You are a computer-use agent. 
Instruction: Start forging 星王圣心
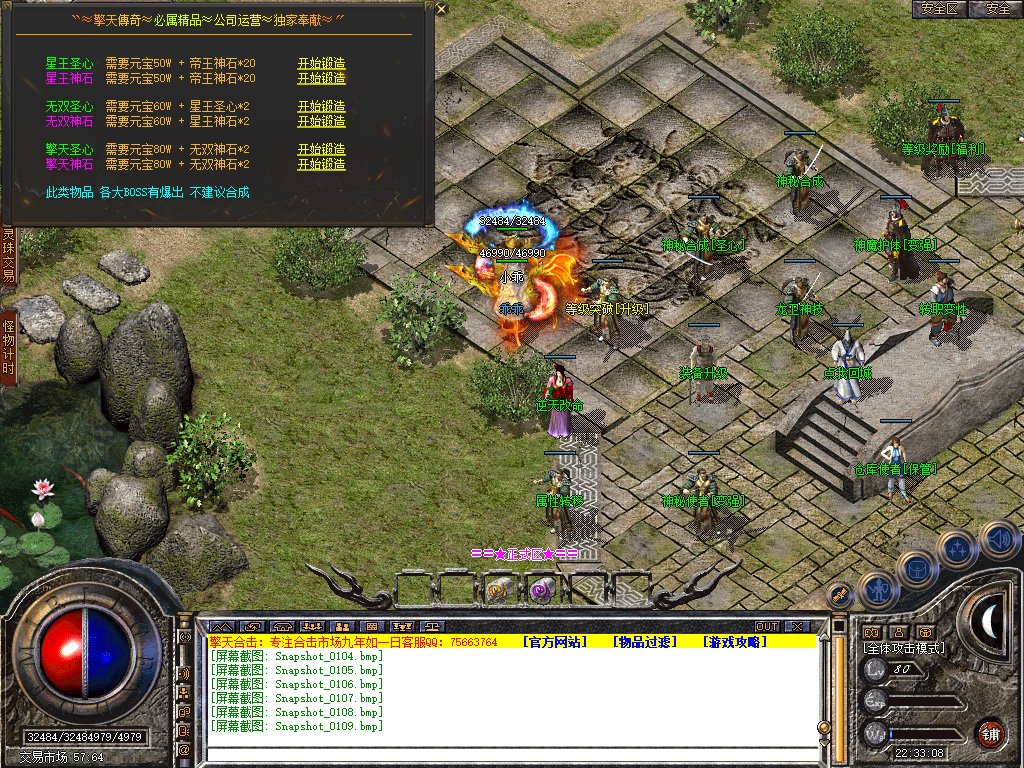pyautogui.click(x=321, y=63)
